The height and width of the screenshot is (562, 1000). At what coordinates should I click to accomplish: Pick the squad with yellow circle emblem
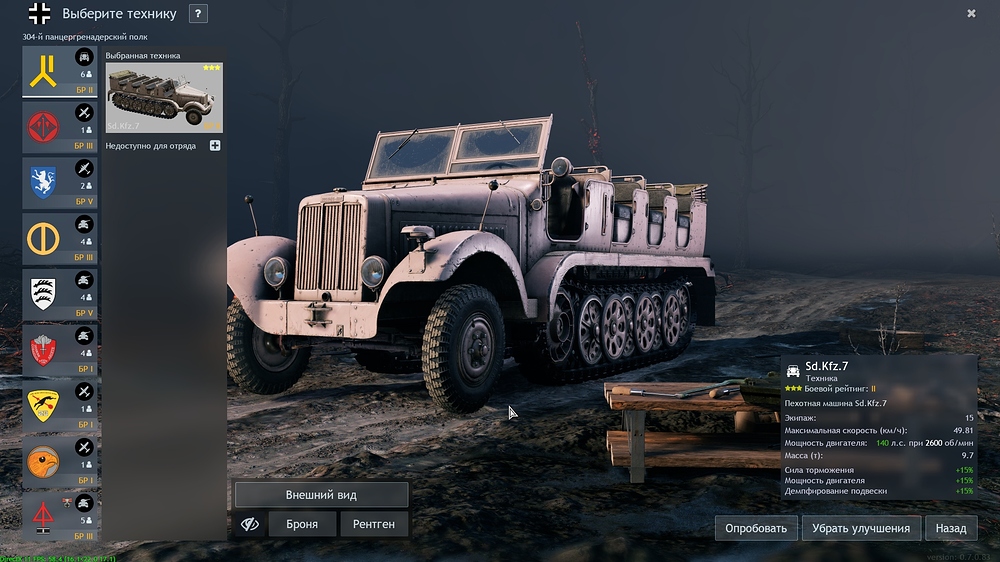(x=60, y=238)
